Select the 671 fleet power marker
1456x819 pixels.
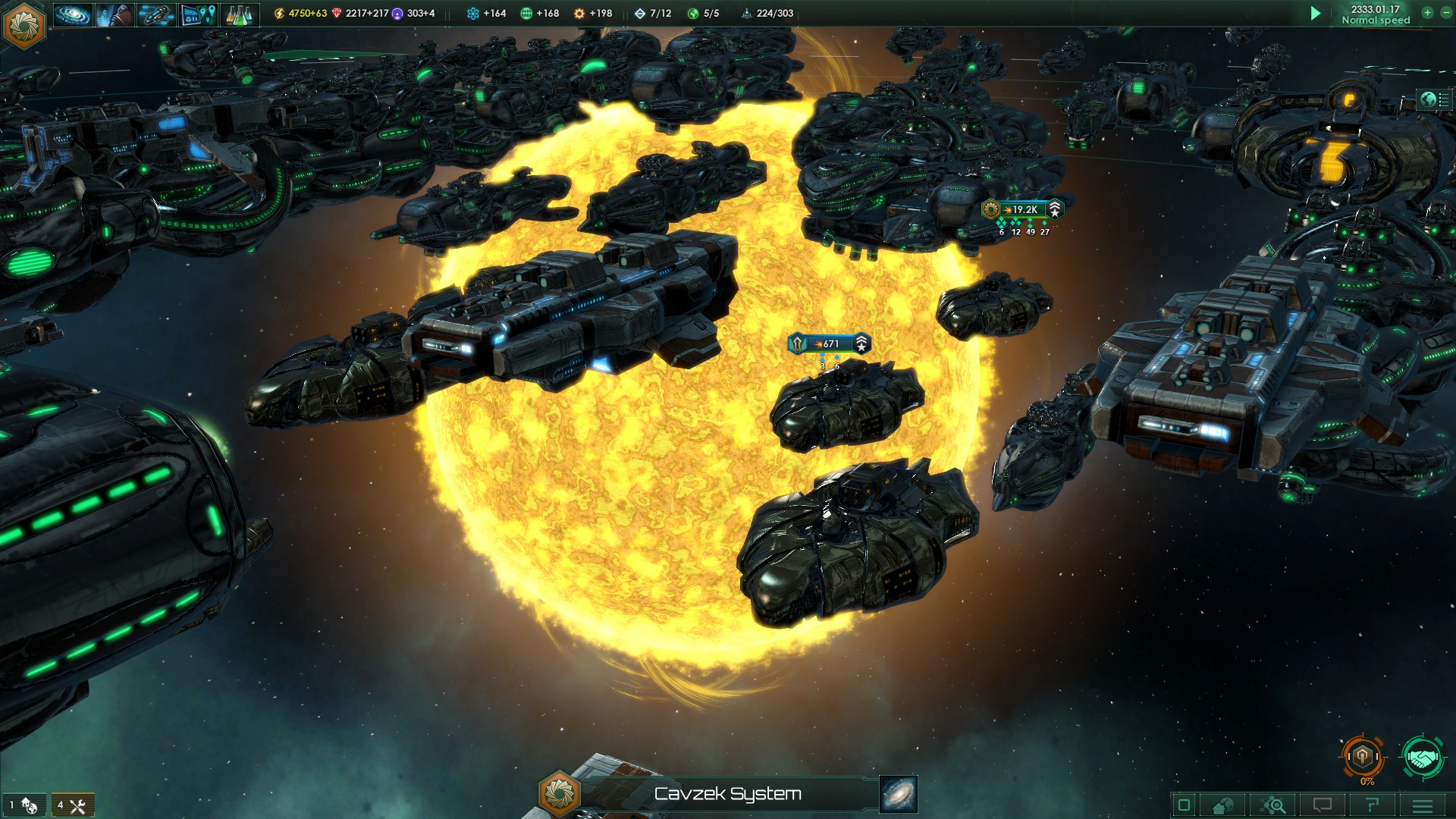pyautogui.click(x=830, y=344)
